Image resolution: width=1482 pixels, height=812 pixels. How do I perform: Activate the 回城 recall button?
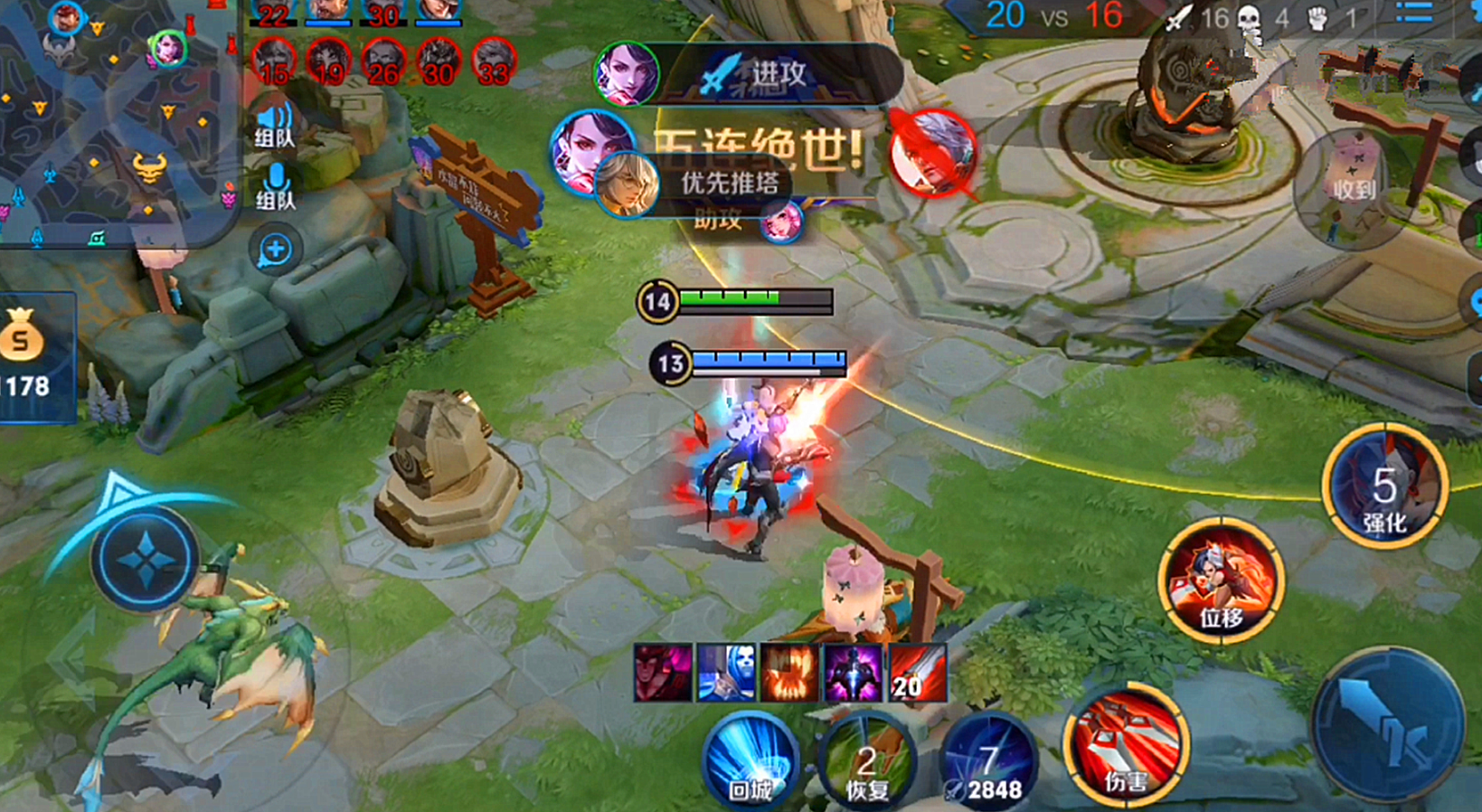750,760
